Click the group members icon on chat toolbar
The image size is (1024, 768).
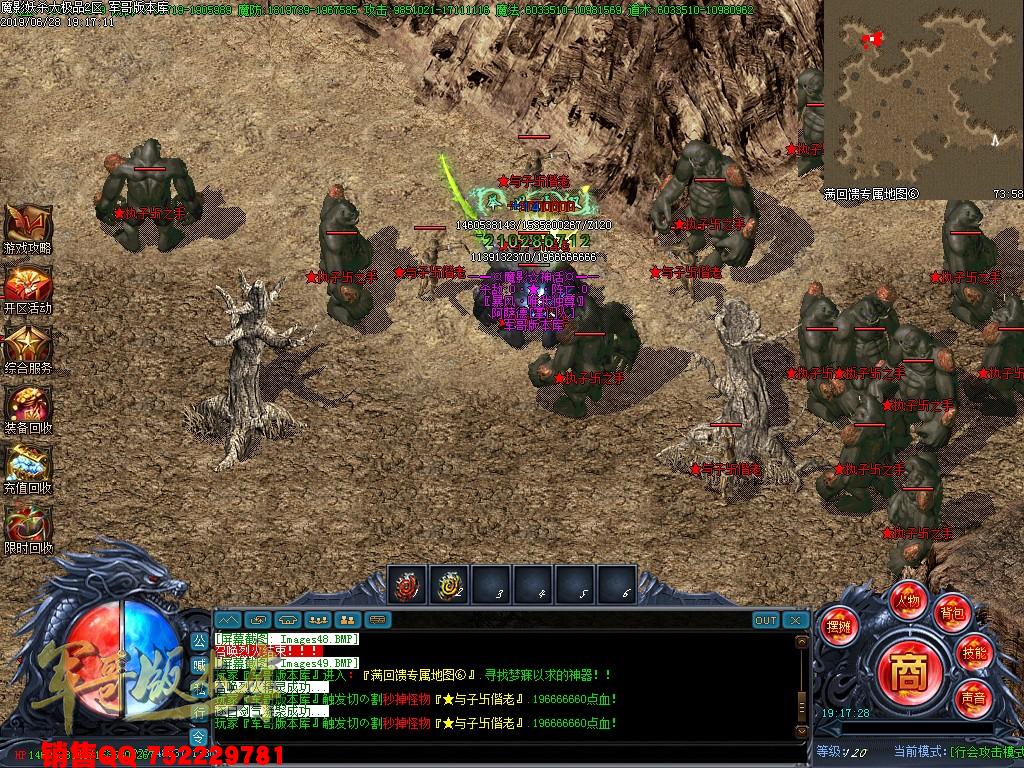click(x=318, y=620)
